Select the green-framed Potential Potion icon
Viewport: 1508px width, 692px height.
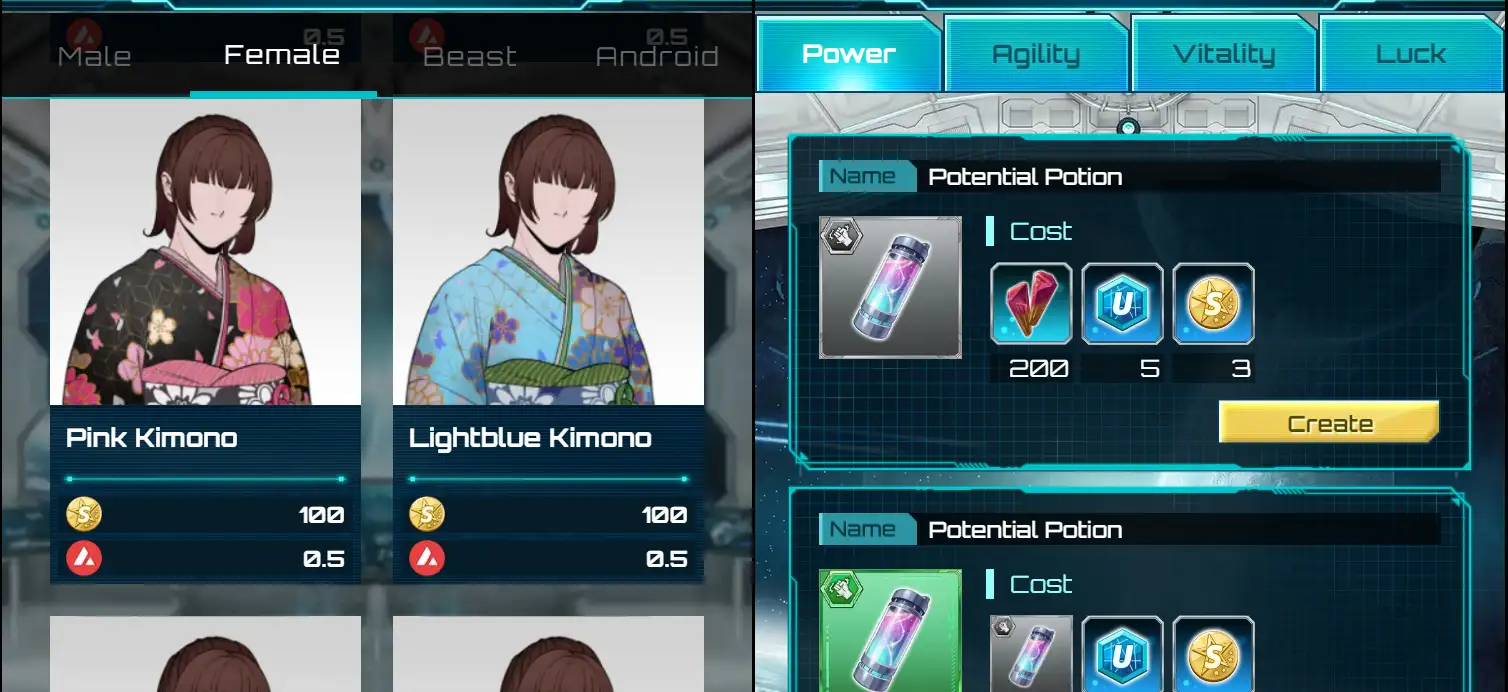coord(890,632)
